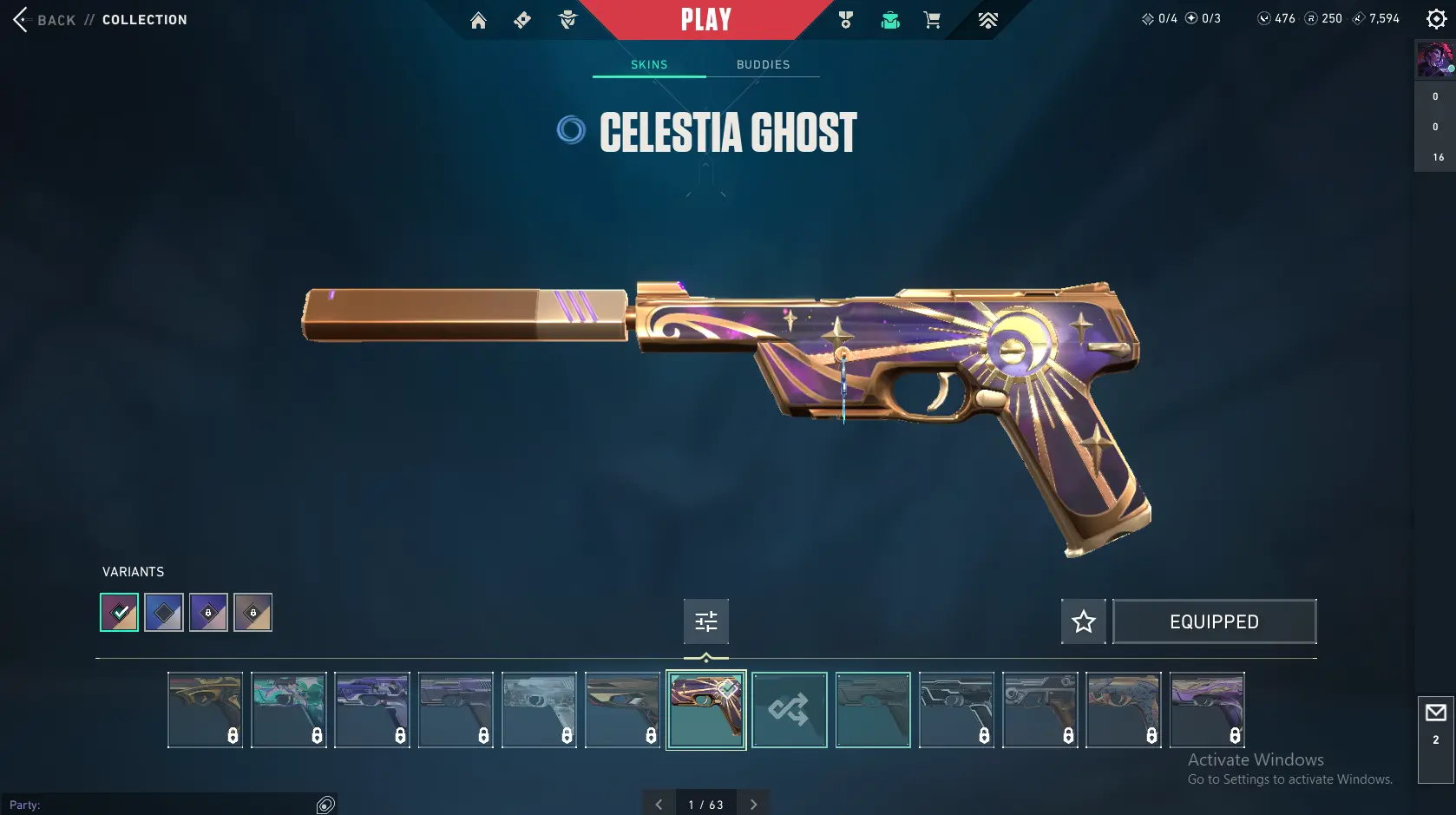Open the mail envelope inbox
Viewport: 1456px width, 815px height.
coord(1435,713)
